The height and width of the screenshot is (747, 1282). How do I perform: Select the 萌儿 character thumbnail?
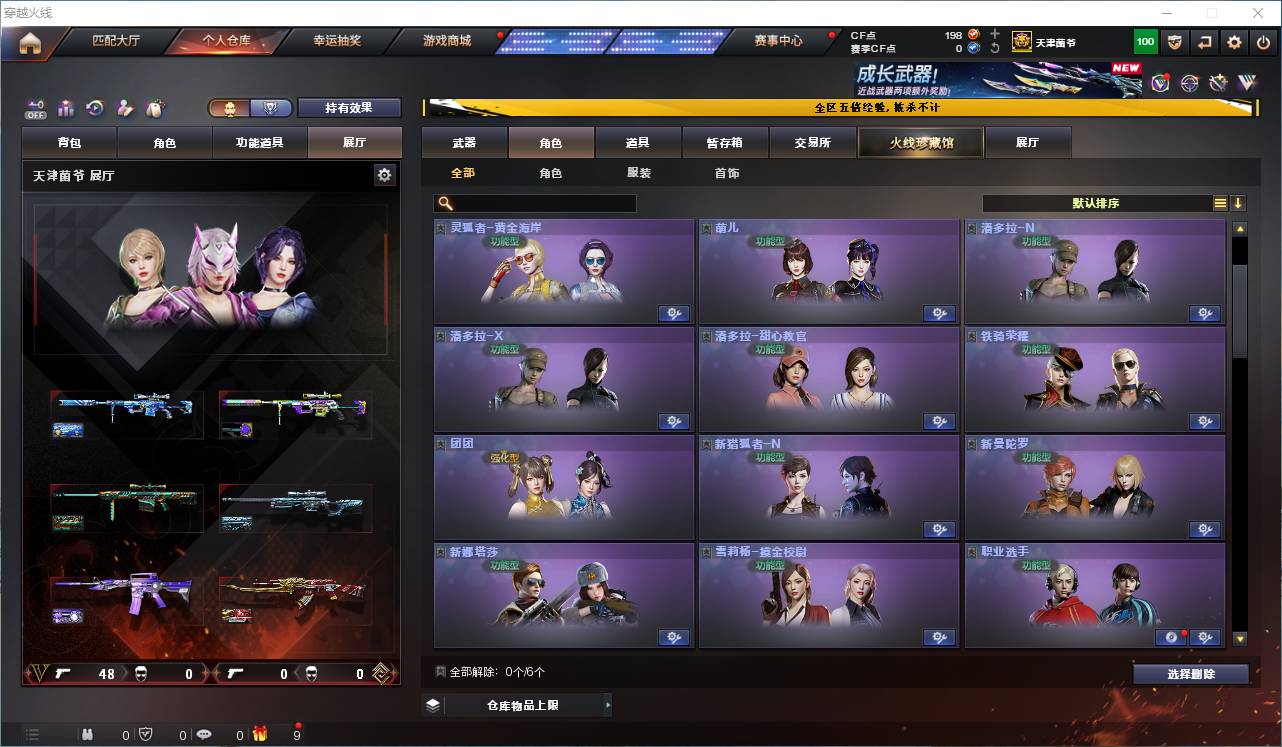(828, 270)
